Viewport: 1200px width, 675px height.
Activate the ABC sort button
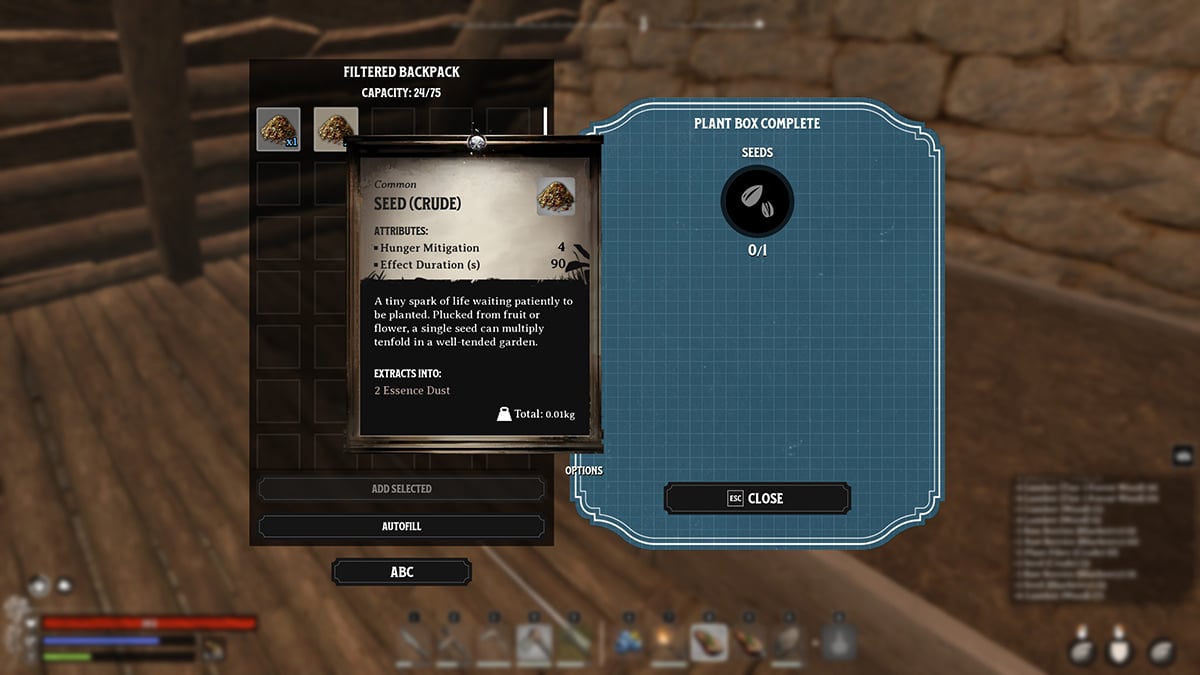click(x=401, y=572)
